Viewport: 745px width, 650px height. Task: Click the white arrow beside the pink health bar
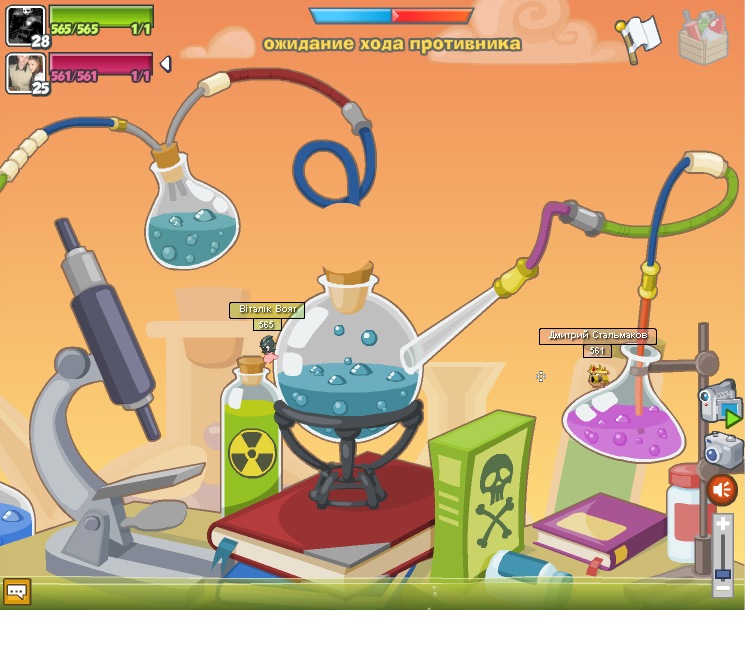(x=166, y=64)
